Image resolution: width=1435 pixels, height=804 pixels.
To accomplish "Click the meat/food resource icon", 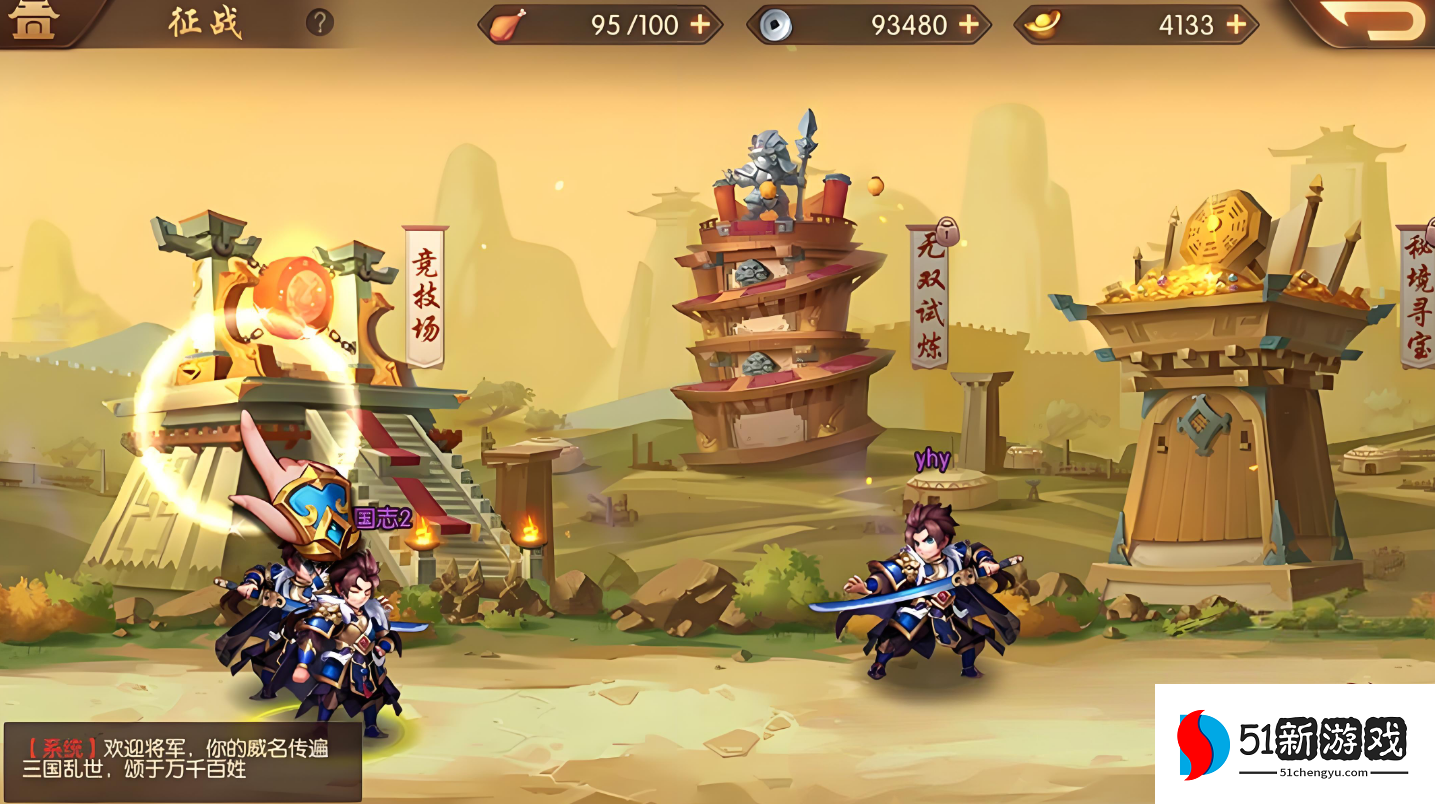I will pos(505,24).
